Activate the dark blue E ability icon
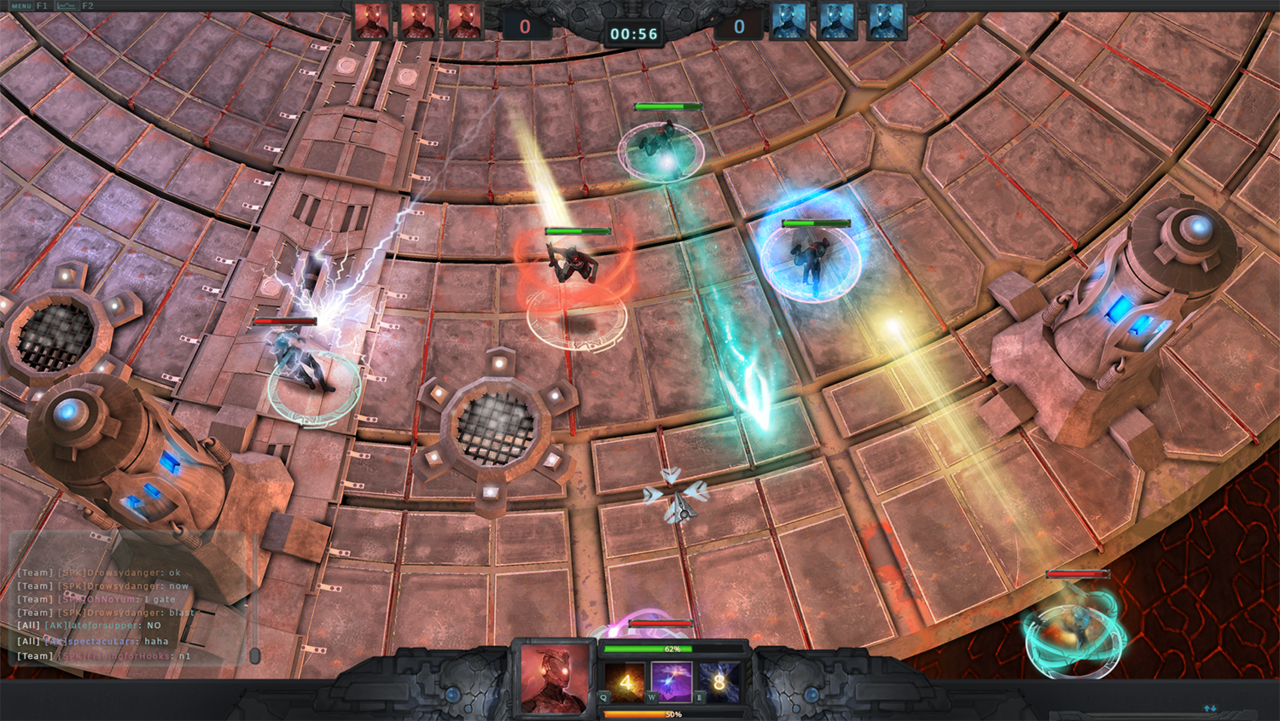Viewport: 1280px width, 721px height. 720,683
